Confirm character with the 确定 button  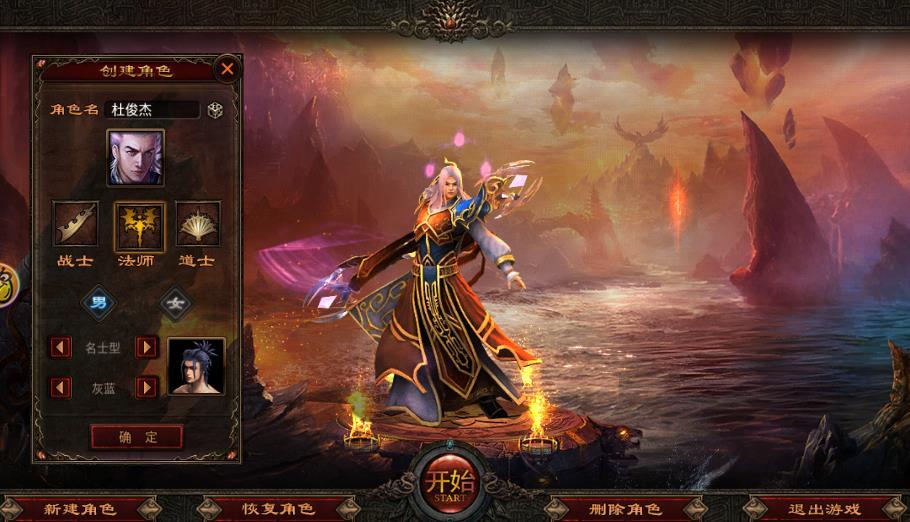(x=137, y=437)
